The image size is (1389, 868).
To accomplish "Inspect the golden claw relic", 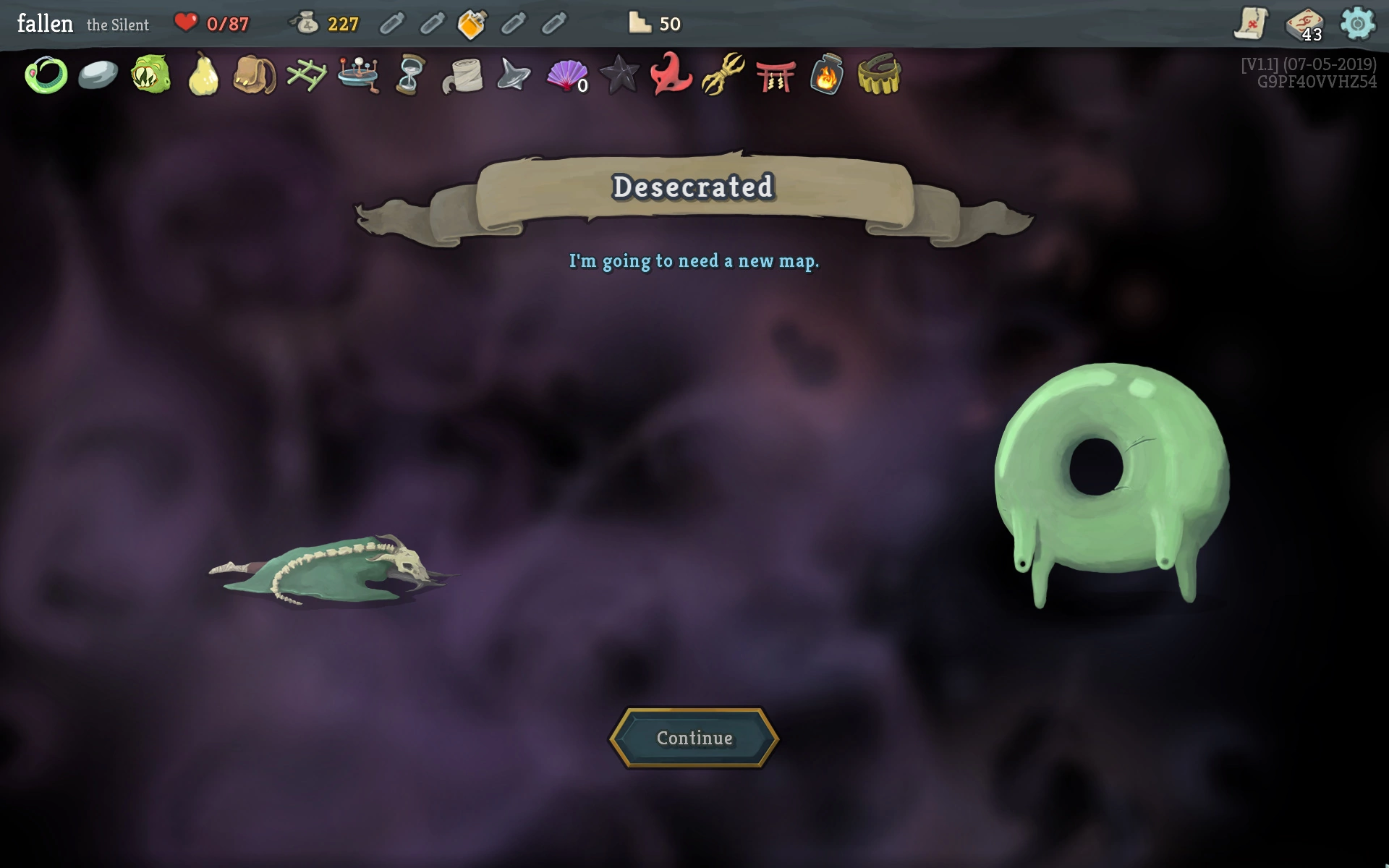I will point(723,75).
